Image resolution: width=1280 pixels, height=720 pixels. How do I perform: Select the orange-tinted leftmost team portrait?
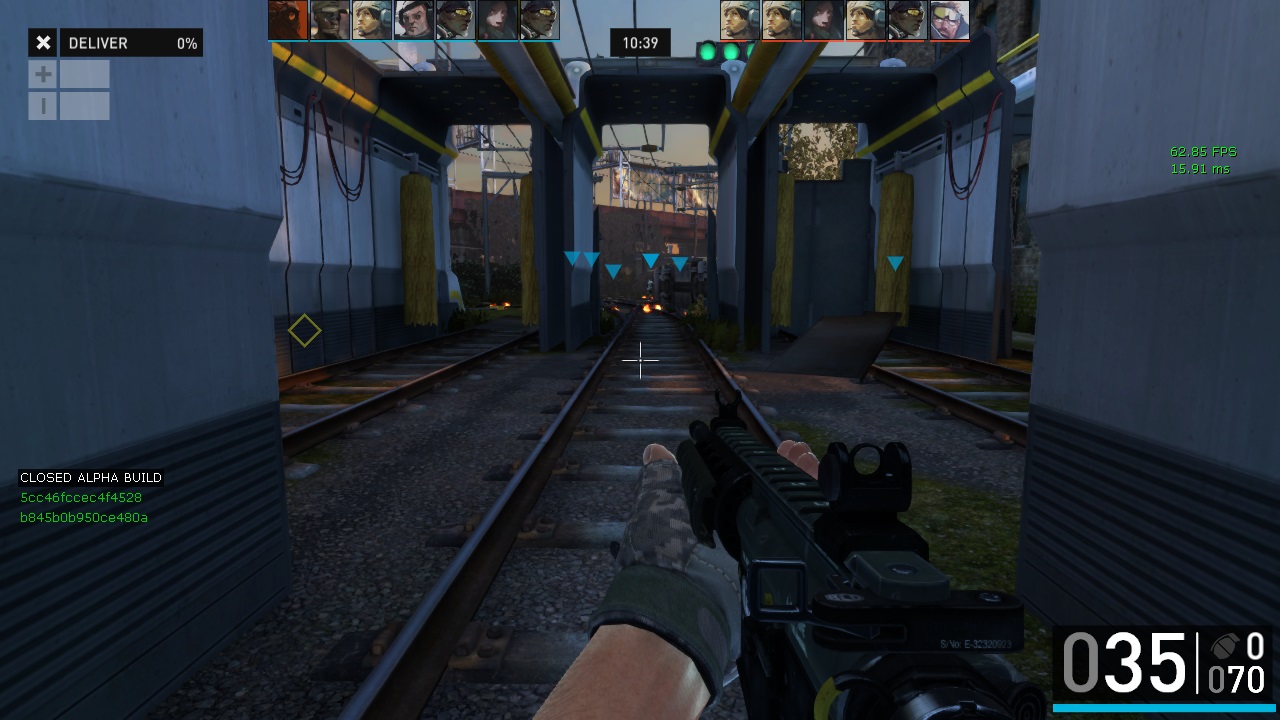coord(288,20)
